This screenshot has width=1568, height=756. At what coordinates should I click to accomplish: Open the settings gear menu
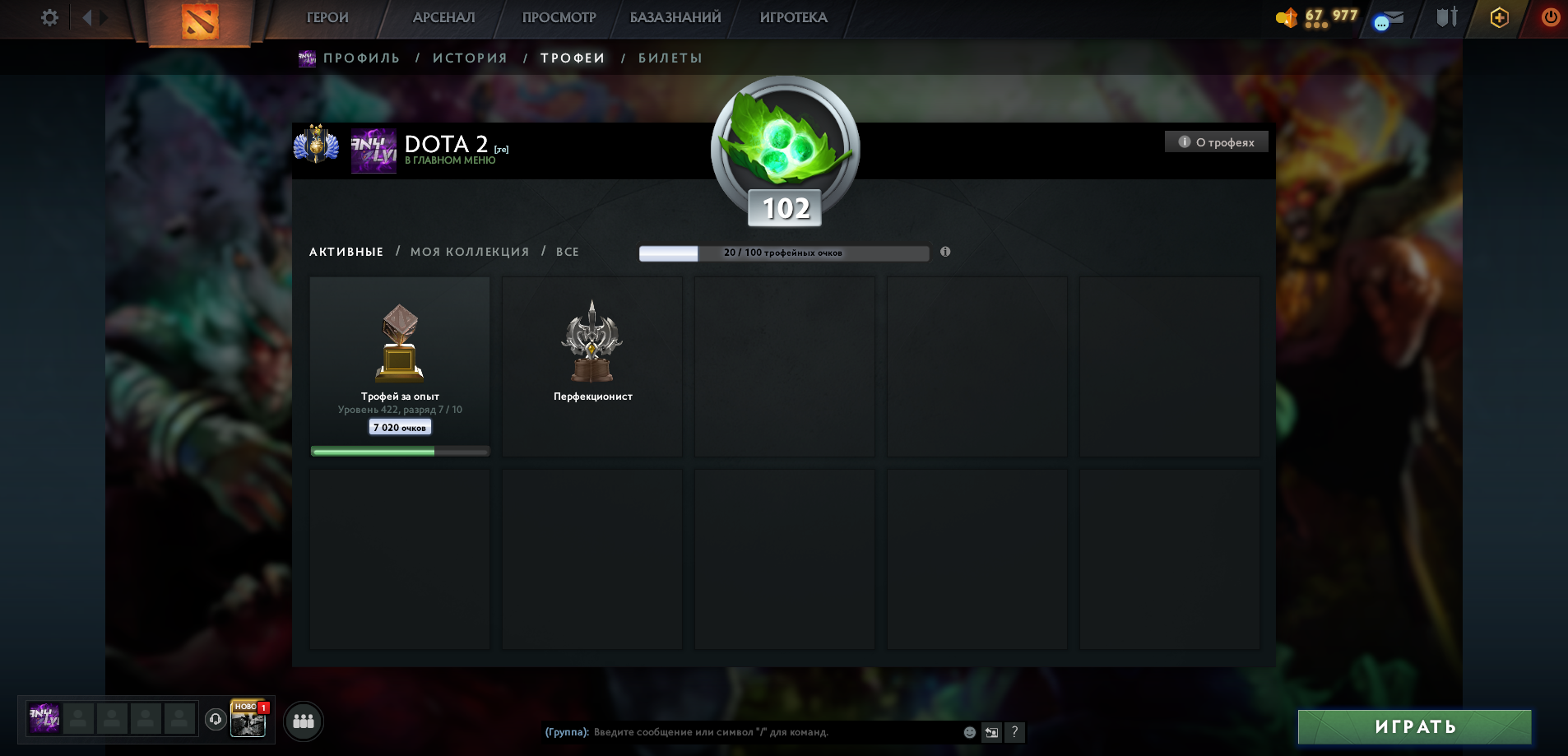[49, 17]
